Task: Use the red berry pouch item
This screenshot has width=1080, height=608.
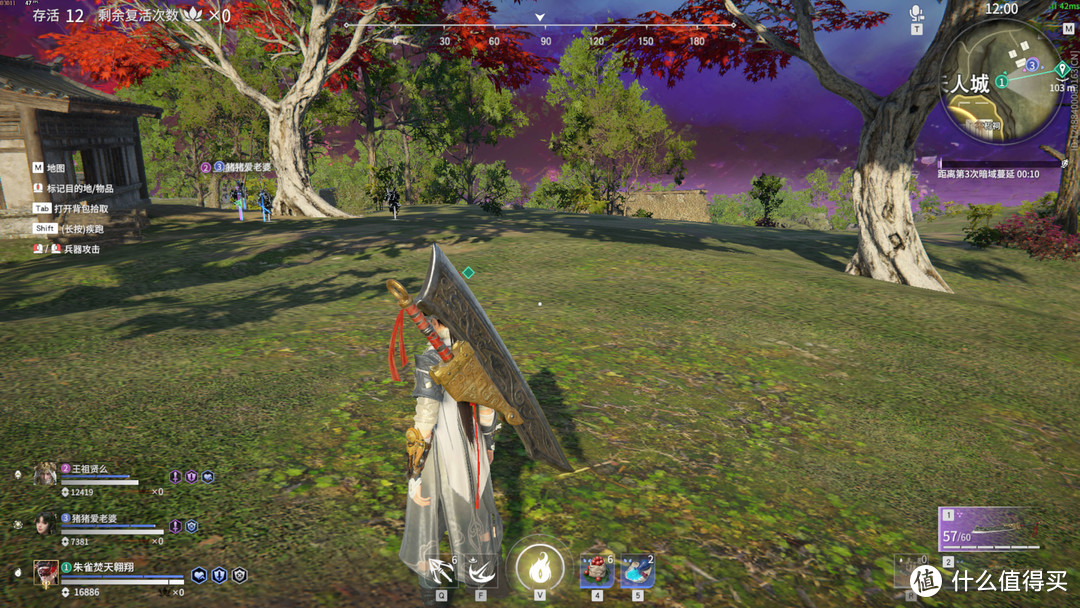Action: 597,571
